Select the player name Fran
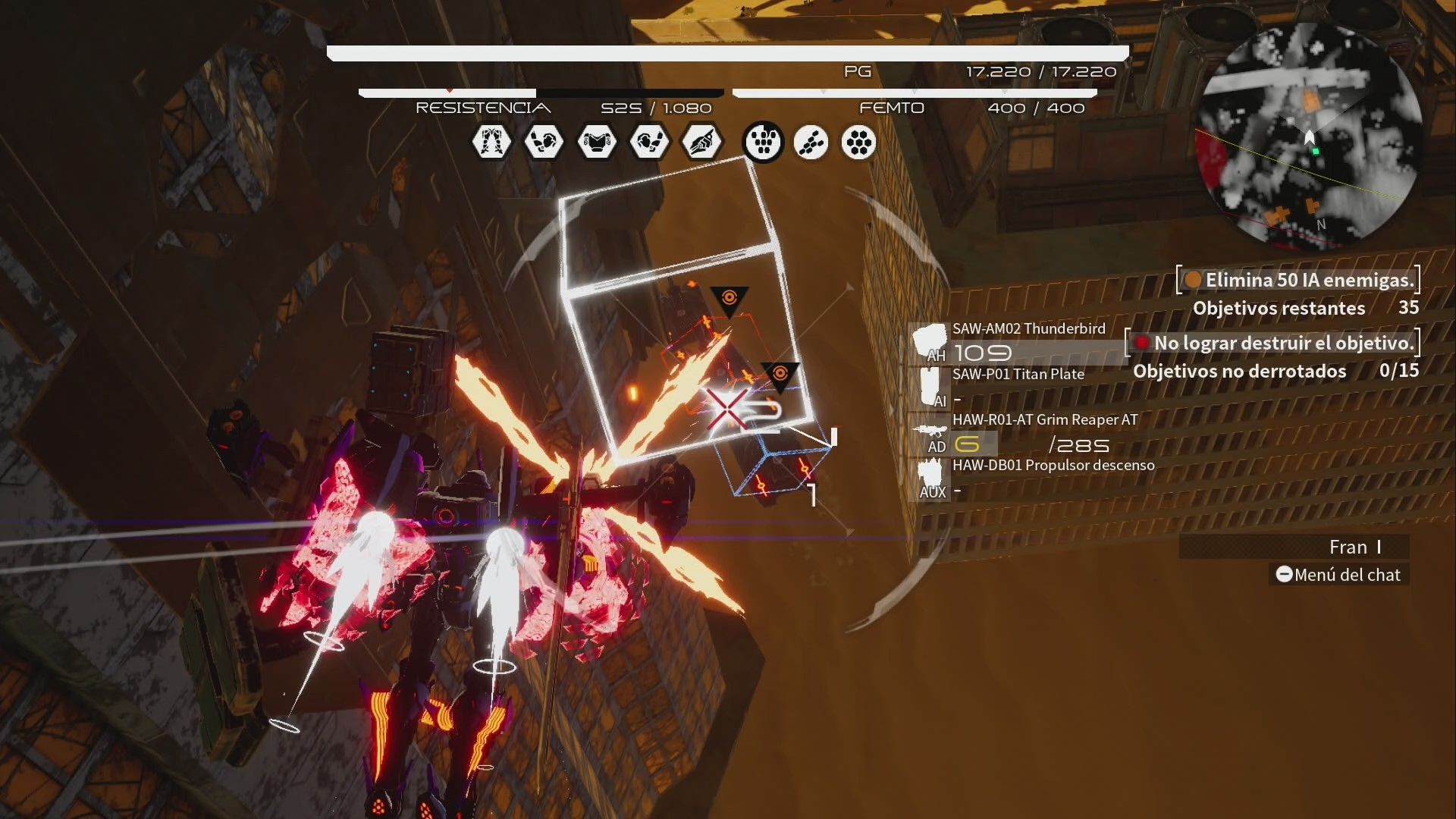 tap(1348, 547)
